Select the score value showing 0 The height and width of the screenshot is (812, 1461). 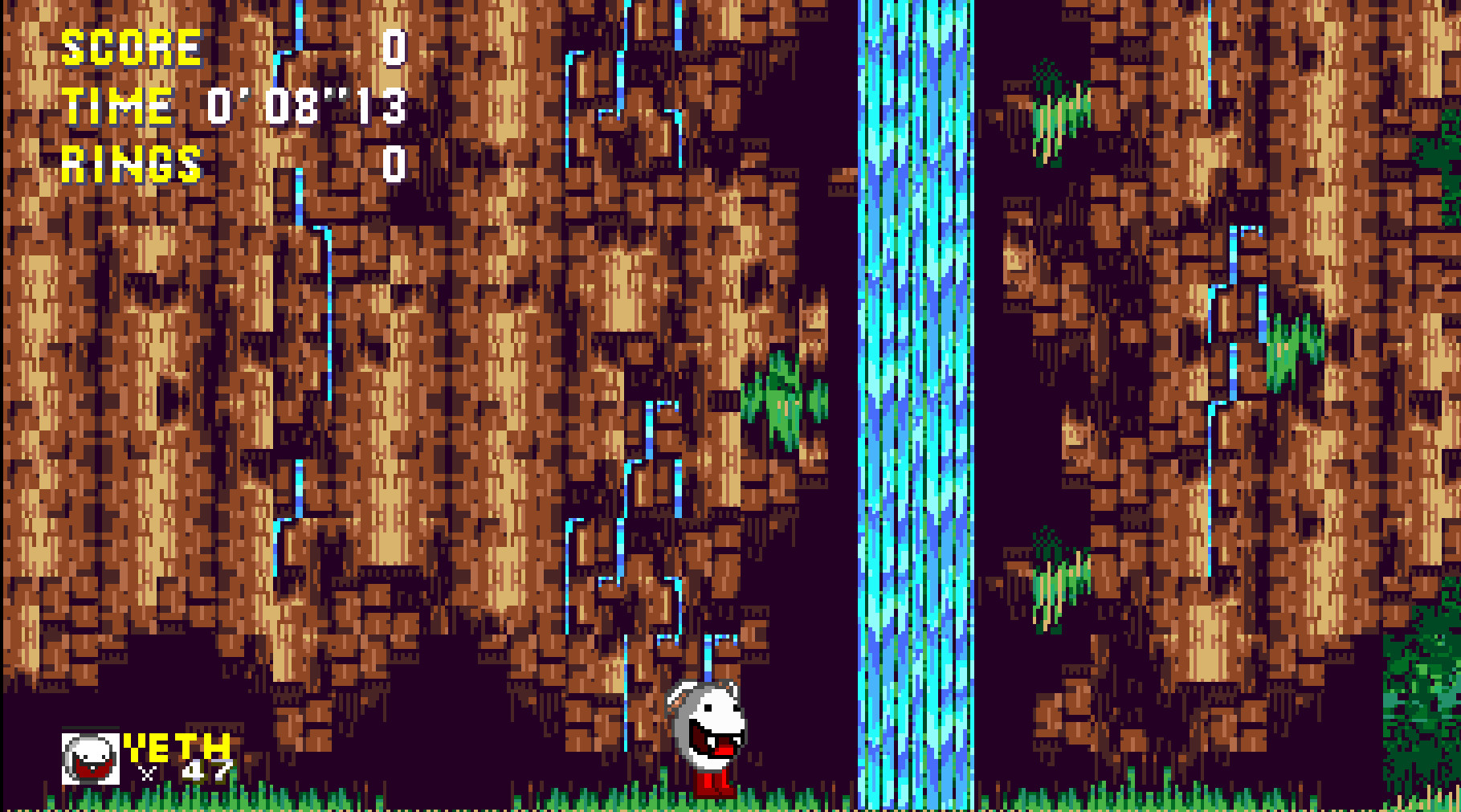(x=394, y=47)
